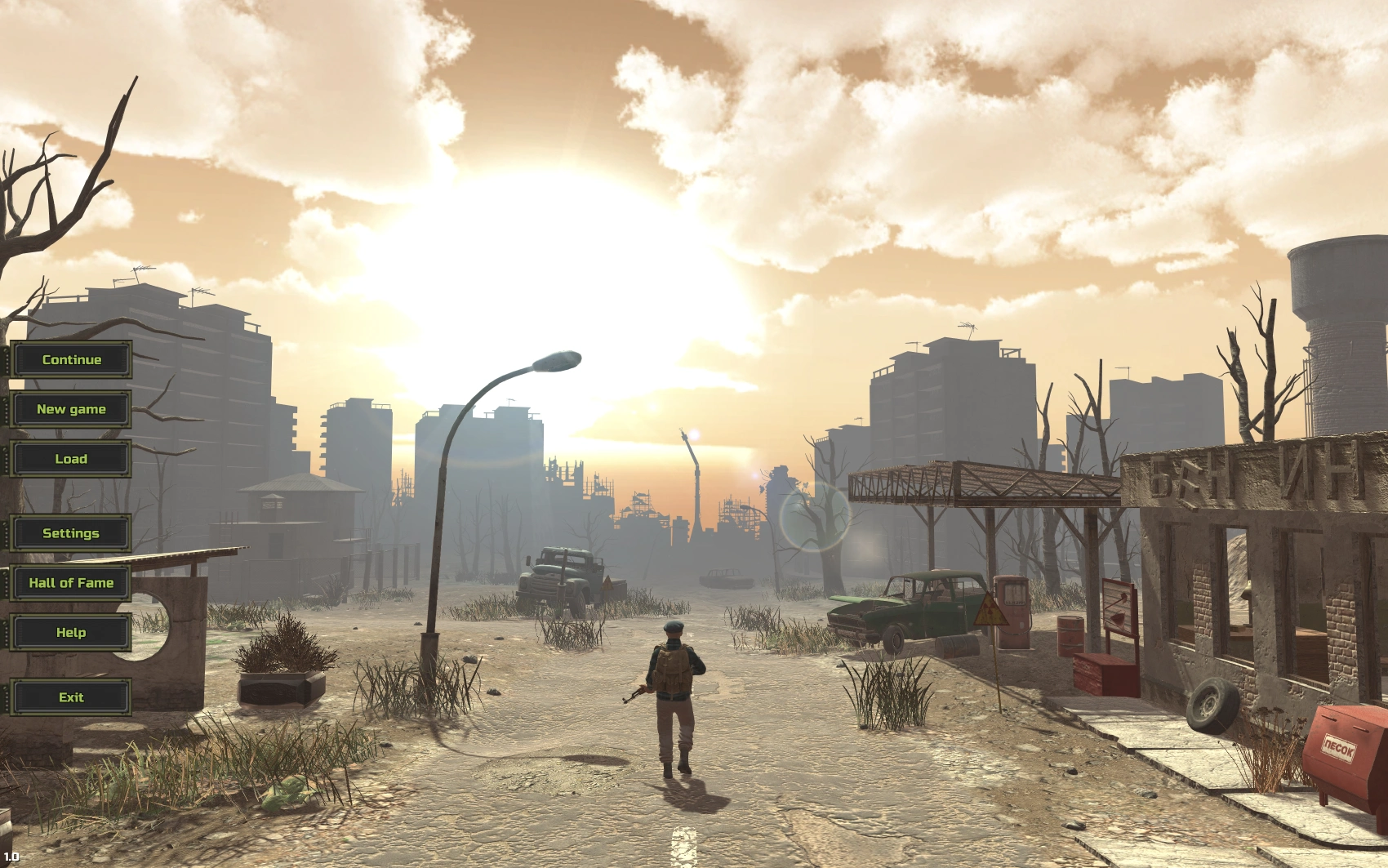Choose Exit to quit the game

pyautogui.click(x=71, y=697)
